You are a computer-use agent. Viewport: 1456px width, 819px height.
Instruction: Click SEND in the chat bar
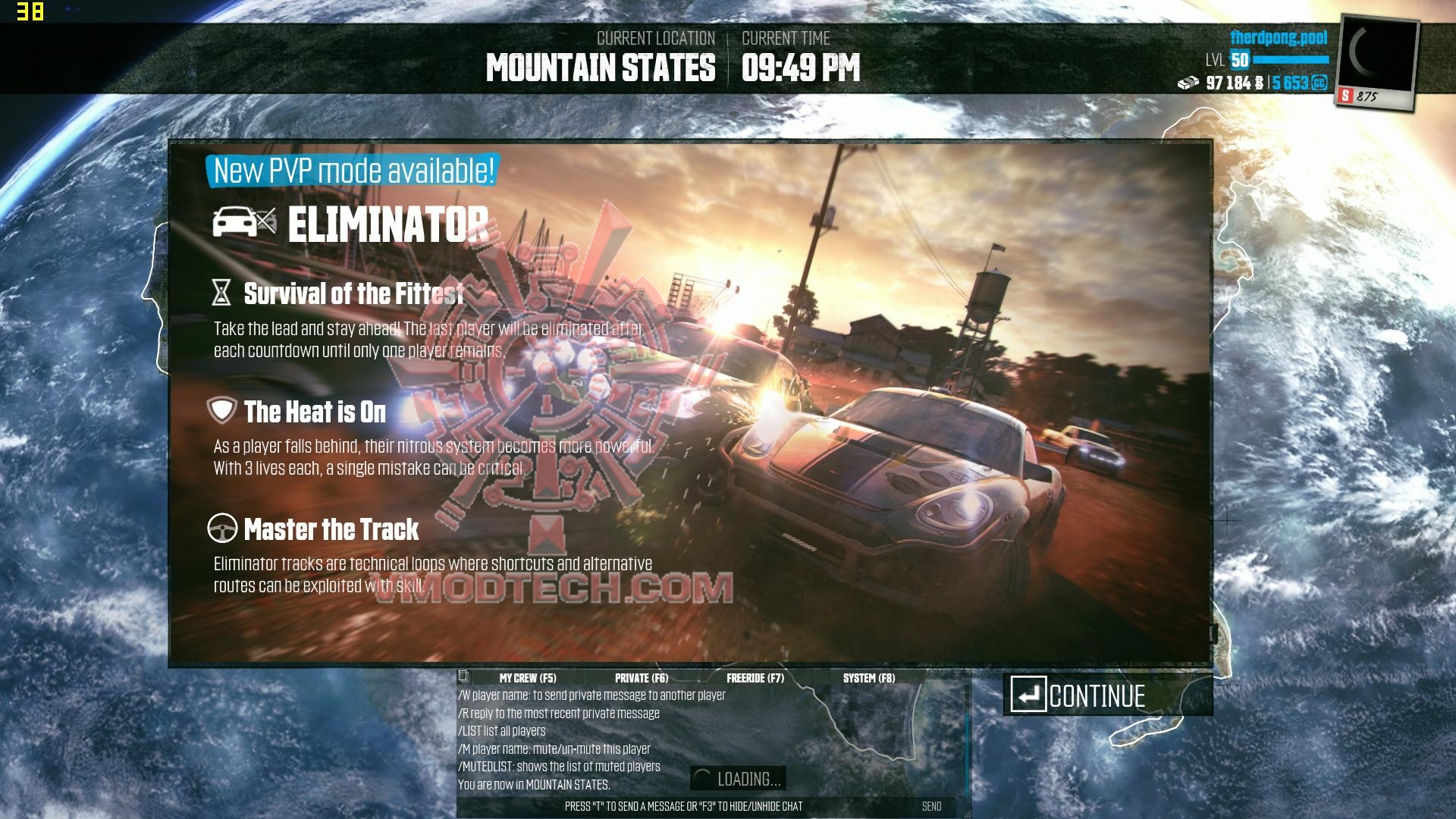[x=934, y=807]
